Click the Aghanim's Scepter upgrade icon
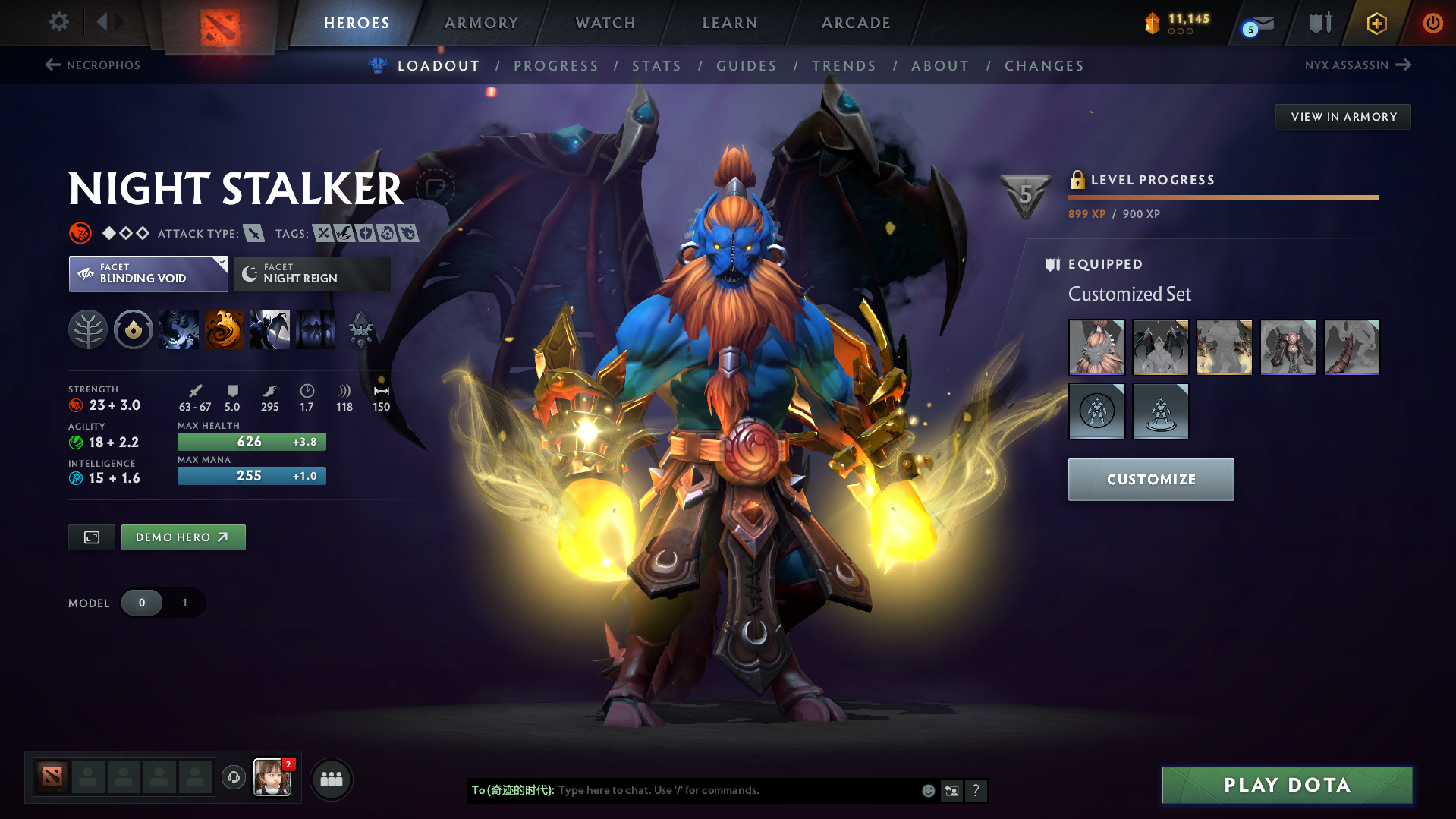 point(363,329)
